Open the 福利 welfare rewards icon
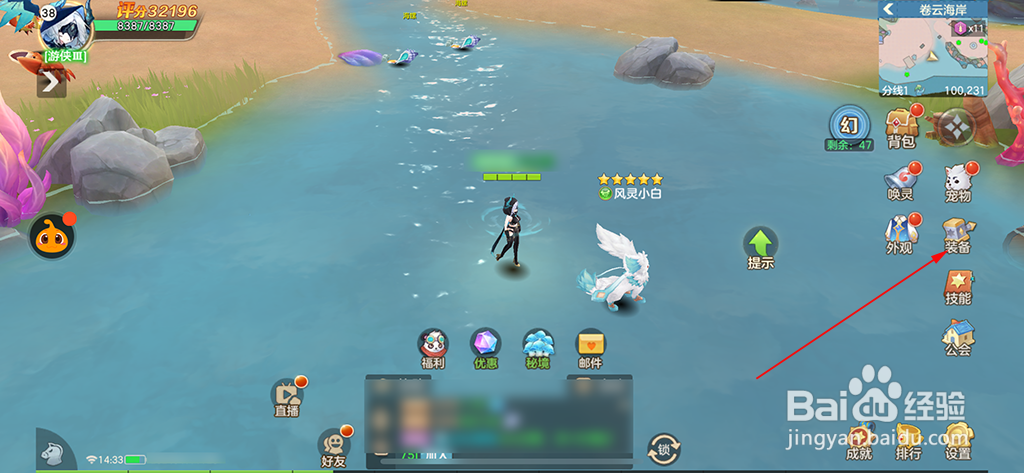The image size is (1024, 473). pyautogui.click(x=433, y=347)
